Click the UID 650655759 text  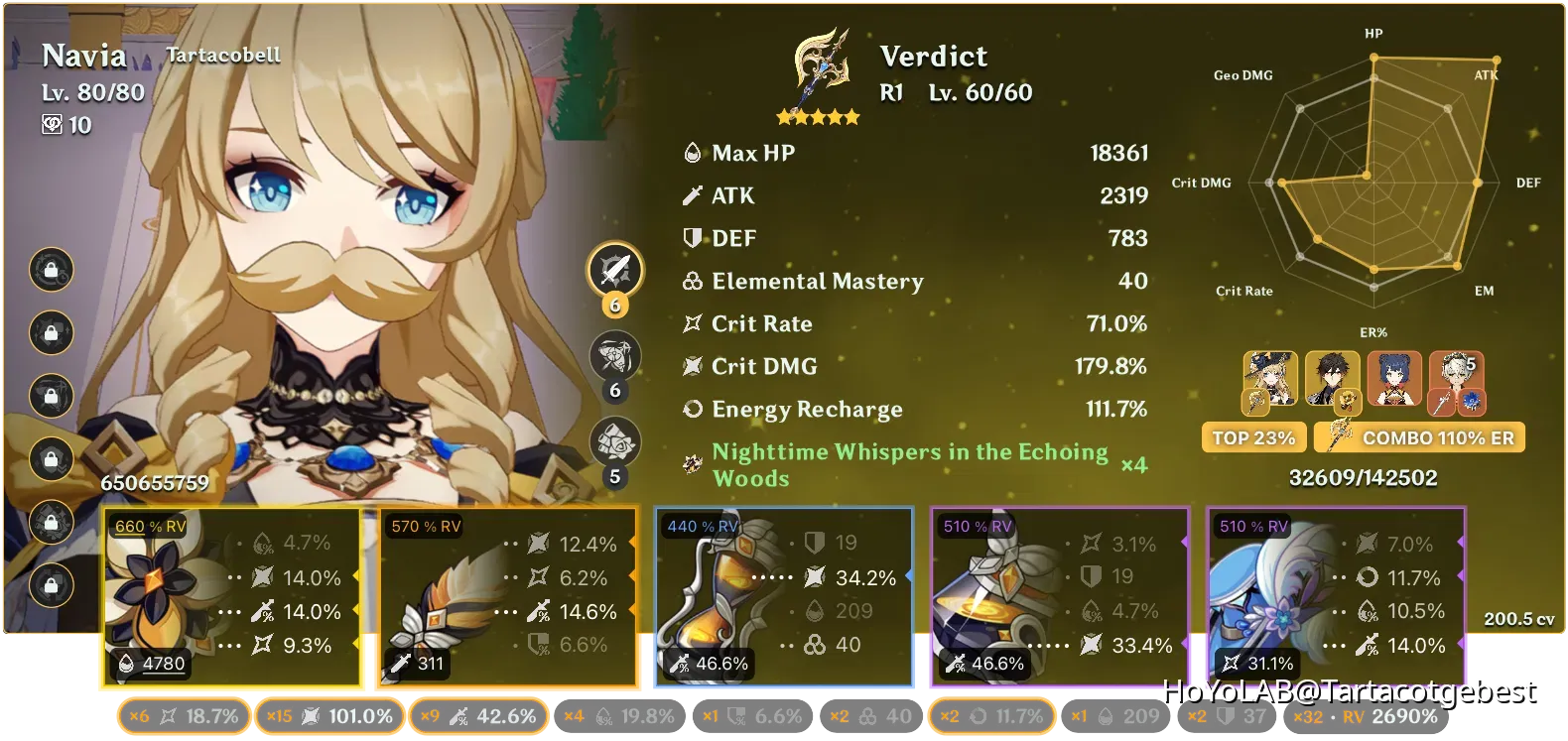154,485
